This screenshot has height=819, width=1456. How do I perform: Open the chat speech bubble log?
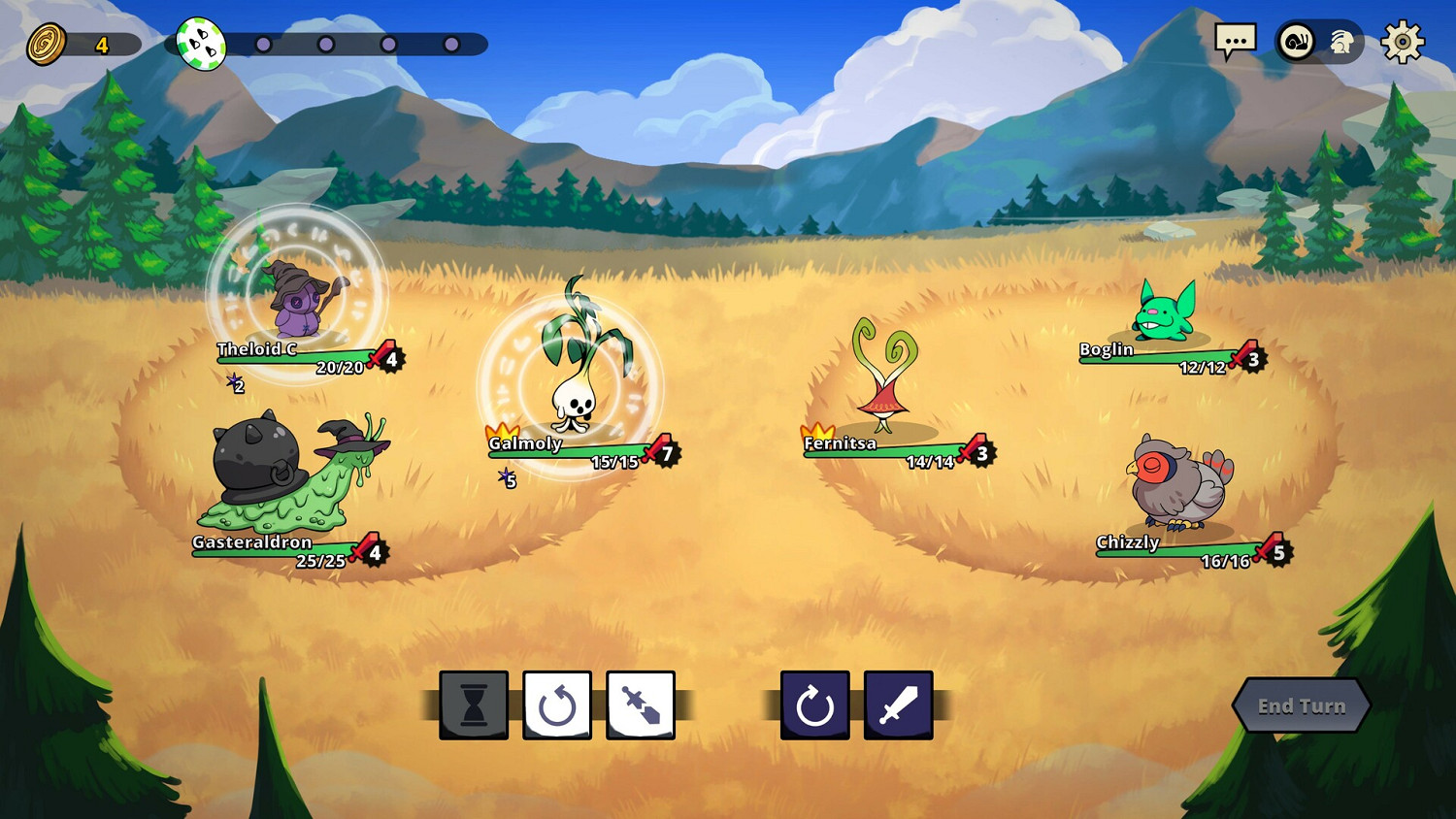click(x=1236, y=42)
